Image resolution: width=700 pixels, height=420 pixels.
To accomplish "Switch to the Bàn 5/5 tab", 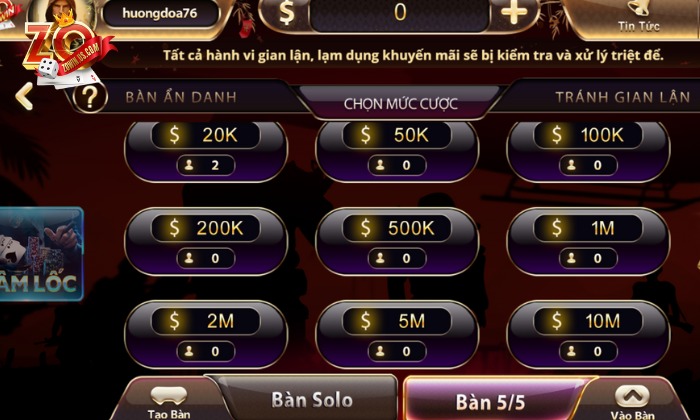I will click(x=490, y=402).
